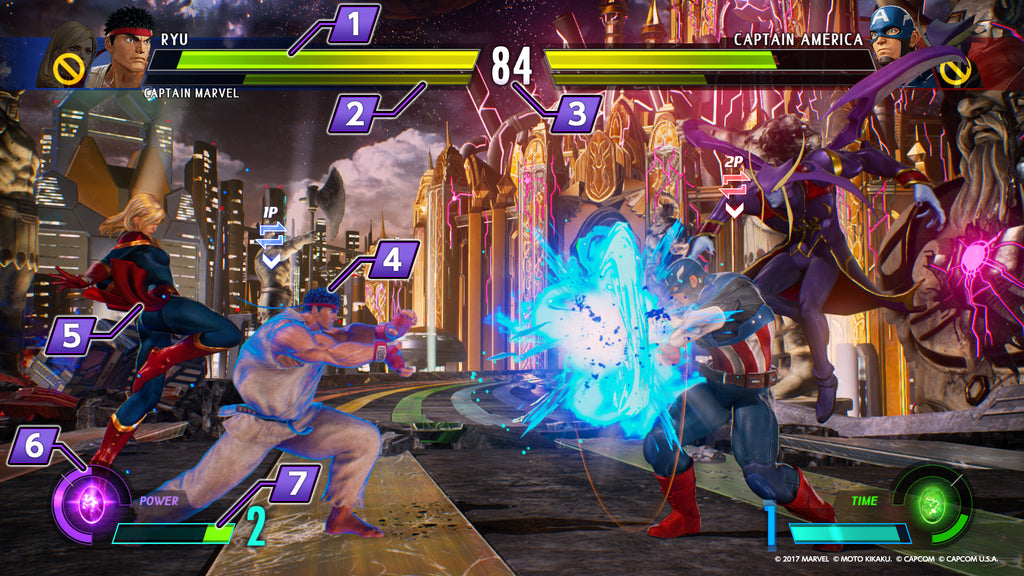The width and height of the screenshot is (1024, 576).
Task: Choose the blonde partner portrait beside Ryu
Action: (x=67, y=55)
